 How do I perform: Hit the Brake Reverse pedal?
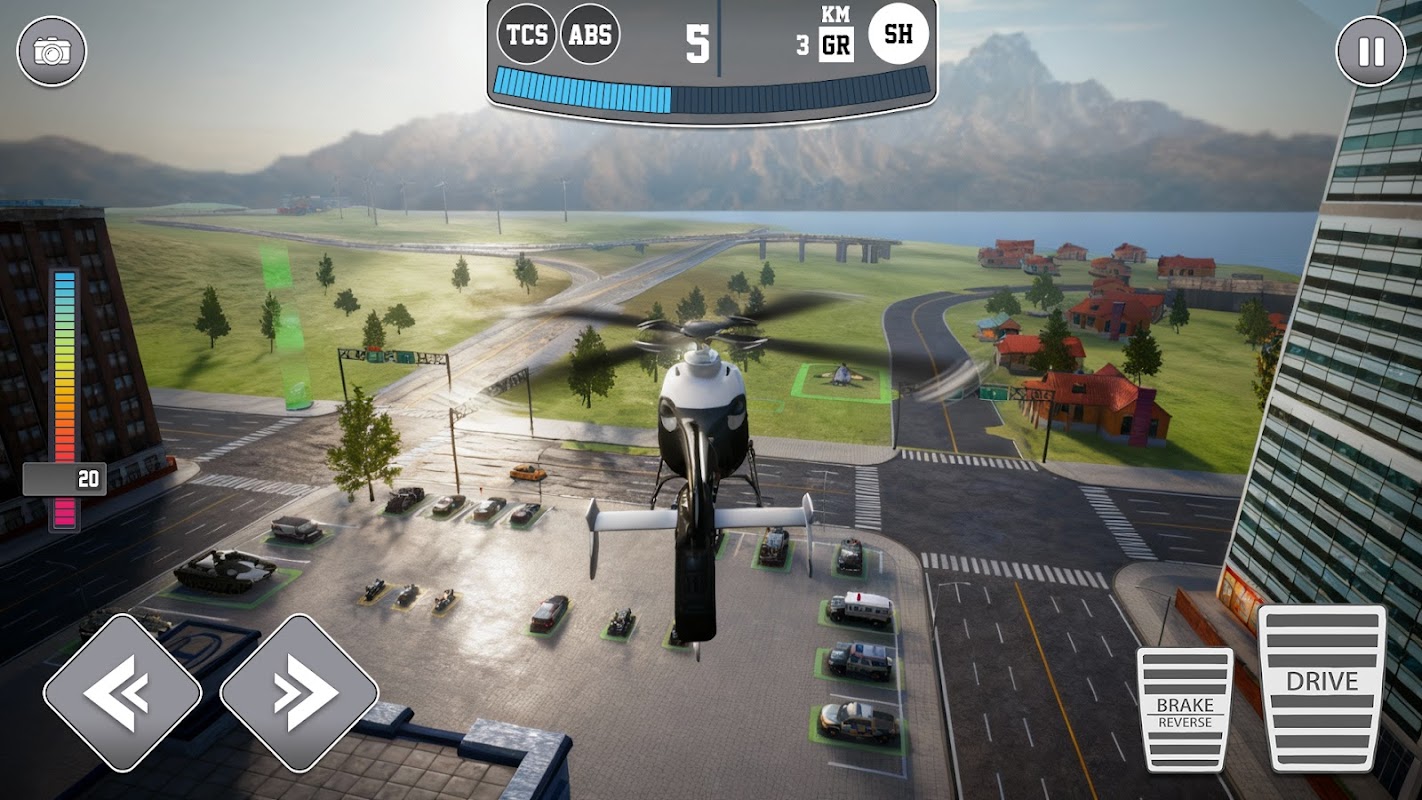1184,708
